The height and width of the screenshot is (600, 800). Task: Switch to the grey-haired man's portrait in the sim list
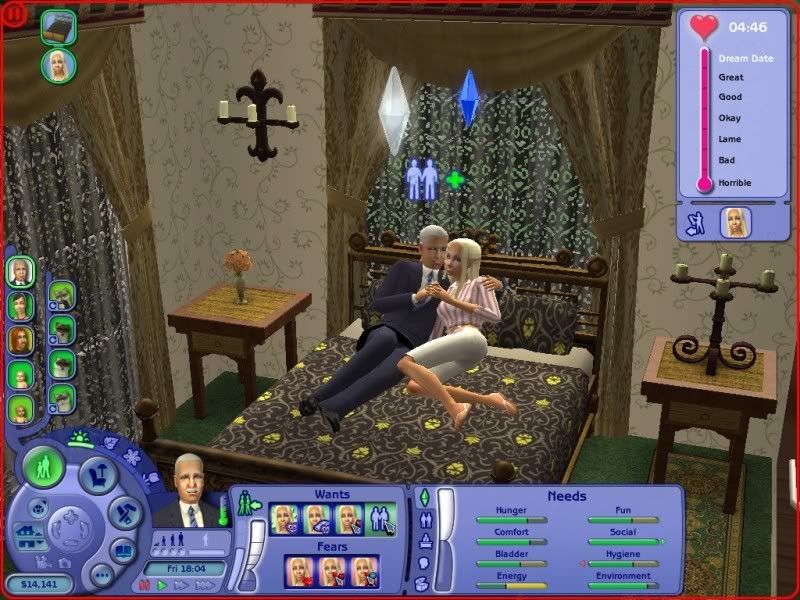[x=20, y=270]
